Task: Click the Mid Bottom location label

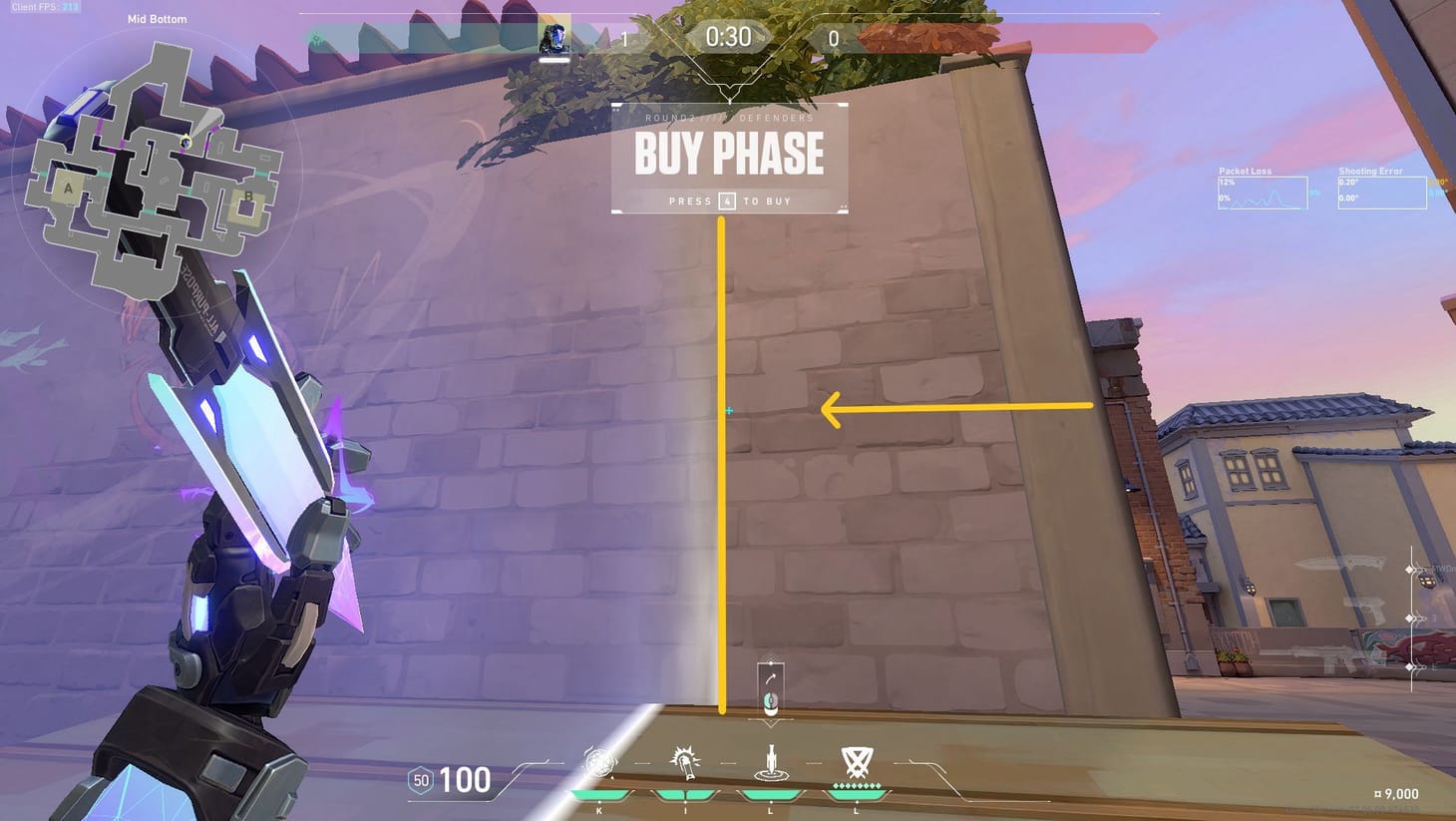Action: click(x=156, y=18)
